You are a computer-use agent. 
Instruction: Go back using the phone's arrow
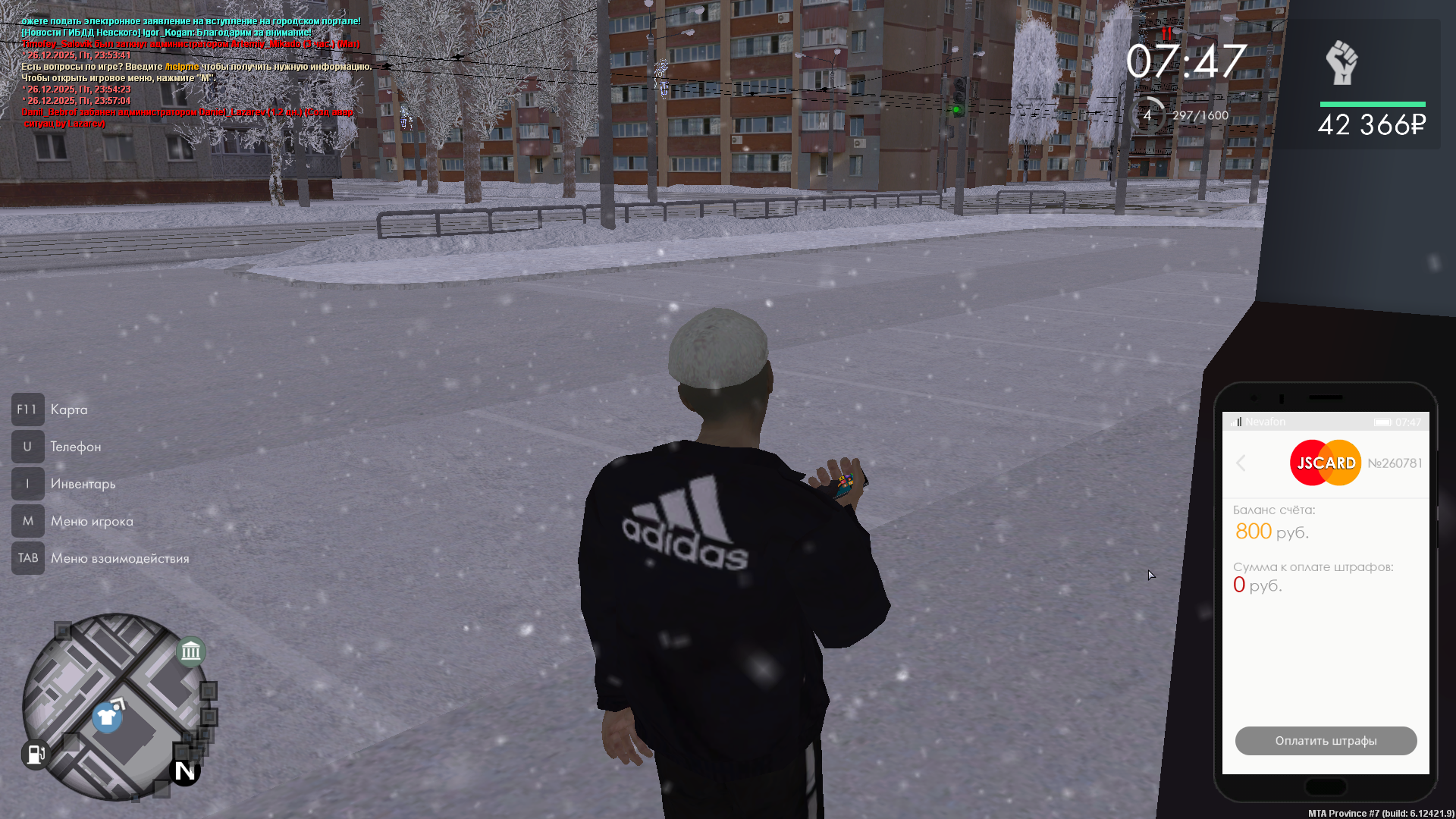1241,463
